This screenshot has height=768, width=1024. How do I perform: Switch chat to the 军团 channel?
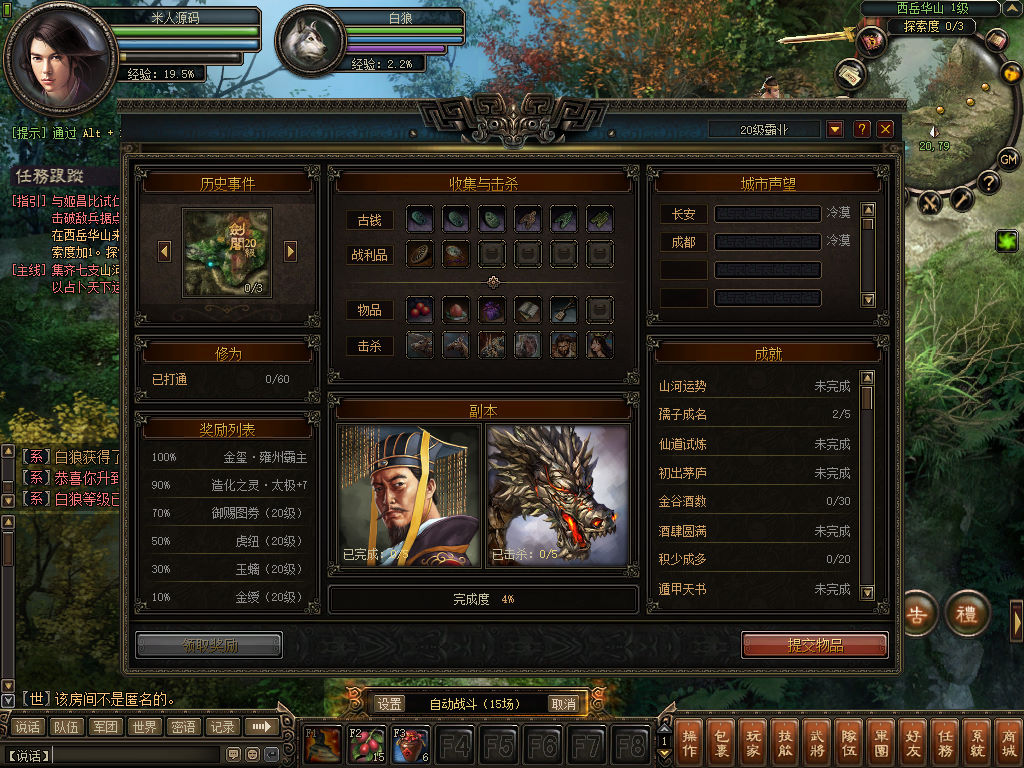coord(105,727)
